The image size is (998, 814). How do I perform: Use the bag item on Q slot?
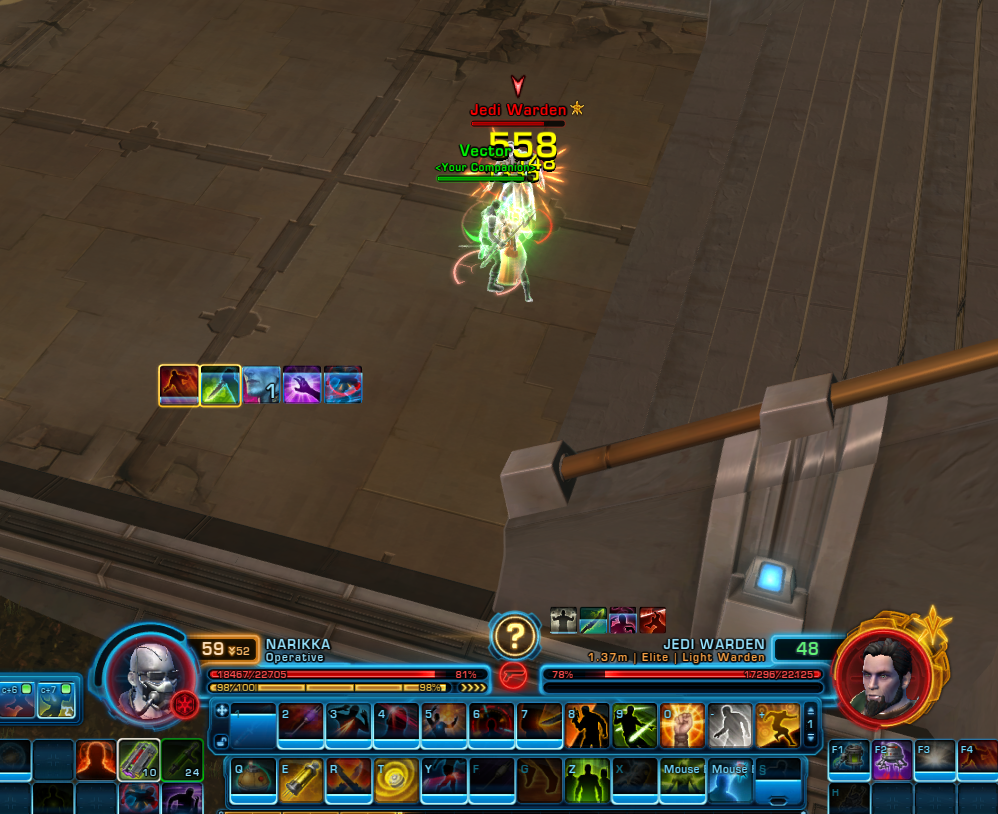point(253,778)
